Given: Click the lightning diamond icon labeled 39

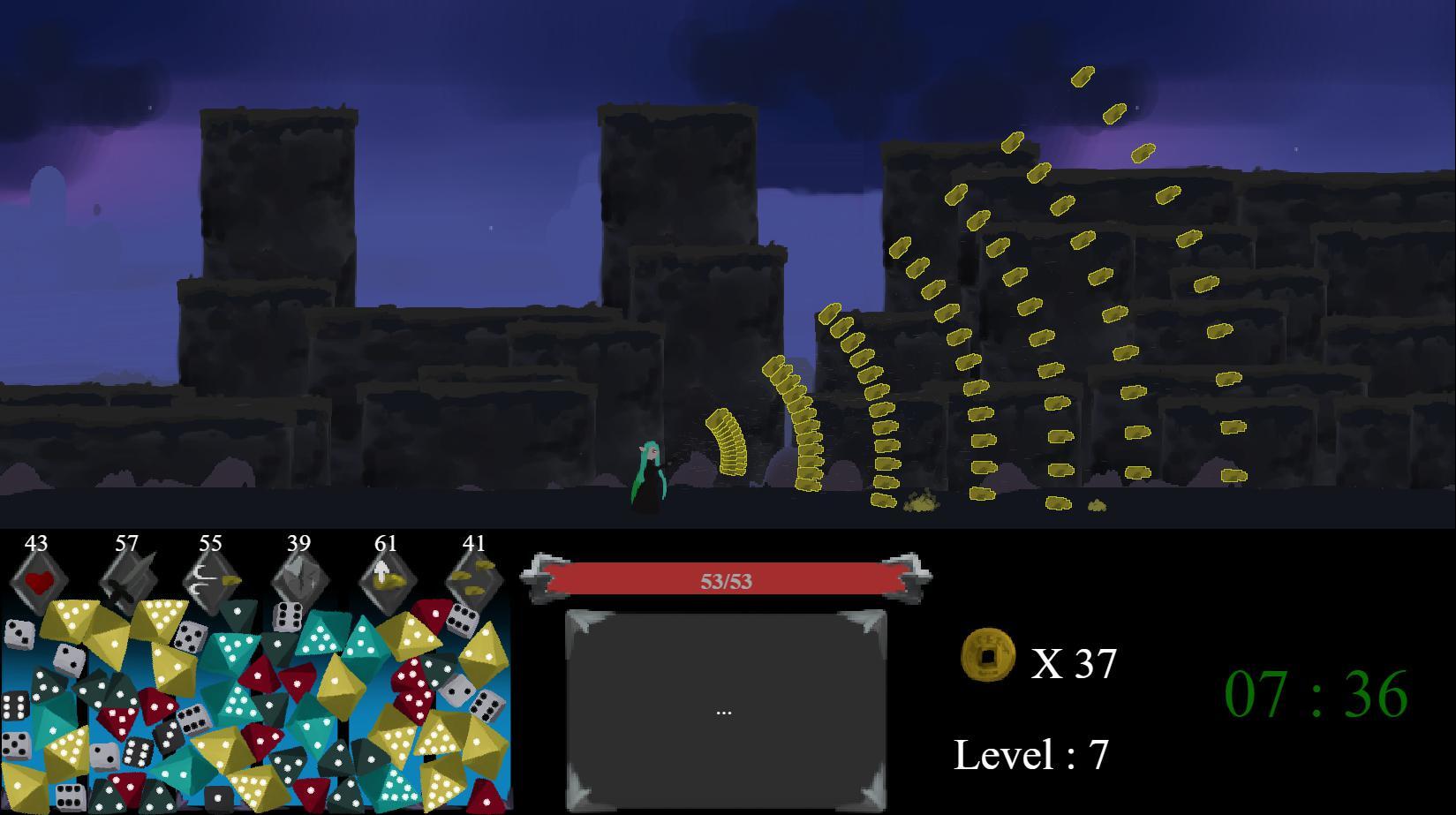Looking at the screenshot, I should [298, 579].
